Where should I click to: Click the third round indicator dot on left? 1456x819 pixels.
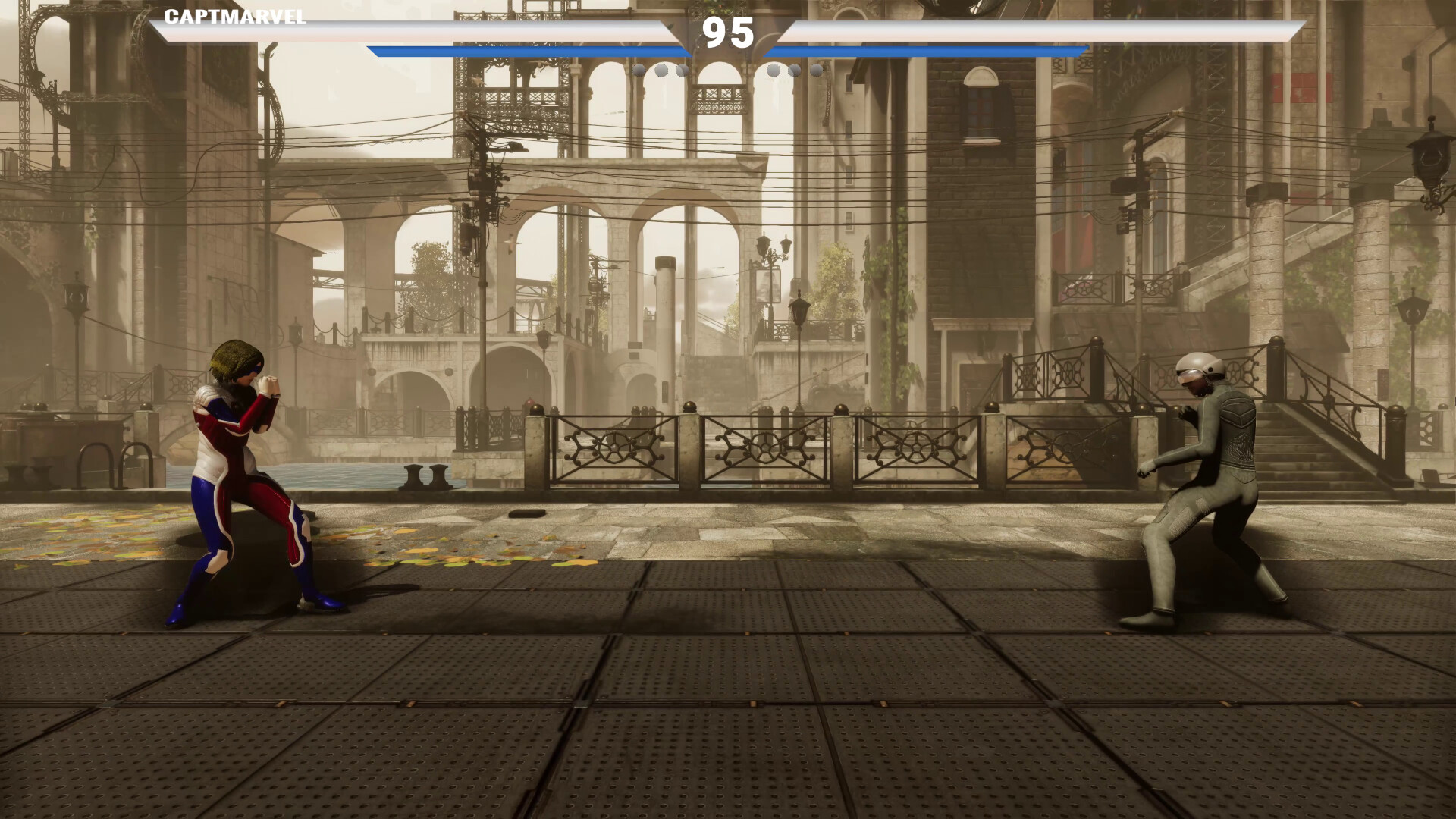pos(682,71)
